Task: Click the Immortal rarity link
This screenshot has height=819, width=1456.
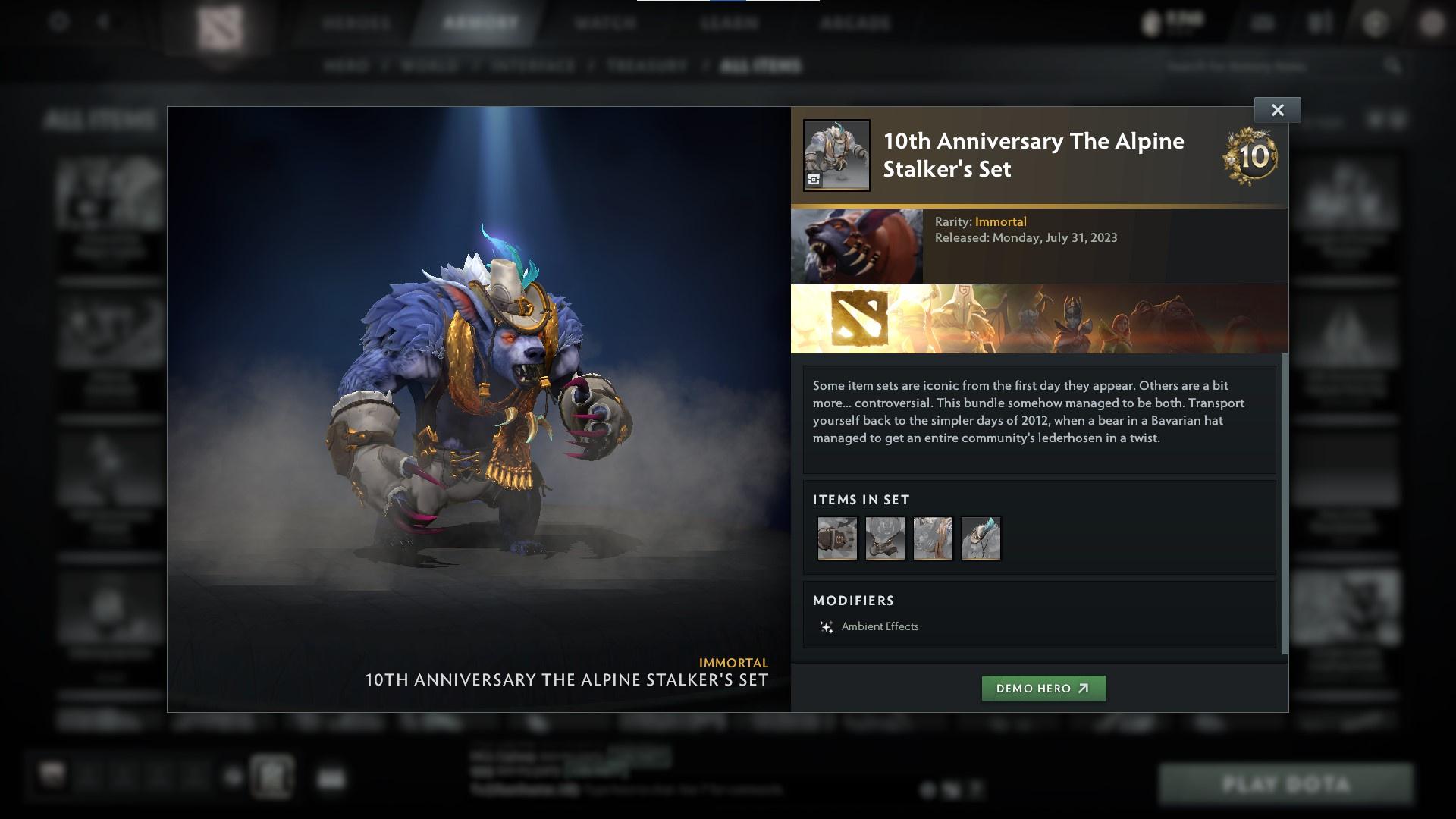Action: tap(1002, 221)
